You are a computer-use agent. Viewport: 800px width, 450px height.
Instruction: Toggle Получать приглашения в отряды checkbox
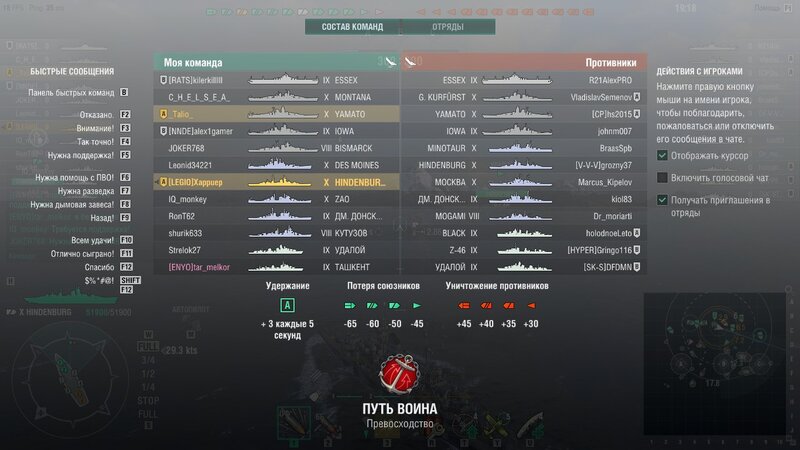click(x=664, y=200)
